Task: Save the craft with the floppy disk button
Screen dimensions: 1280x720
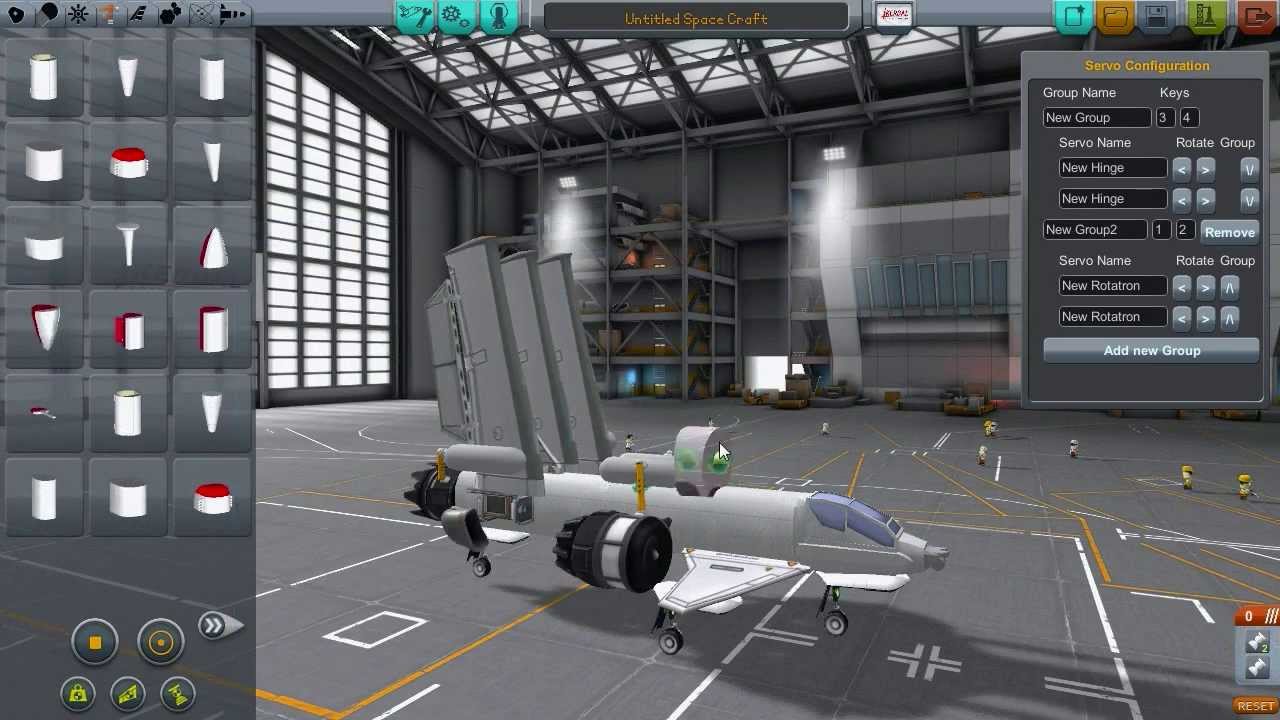Action: pos(1156,17)
